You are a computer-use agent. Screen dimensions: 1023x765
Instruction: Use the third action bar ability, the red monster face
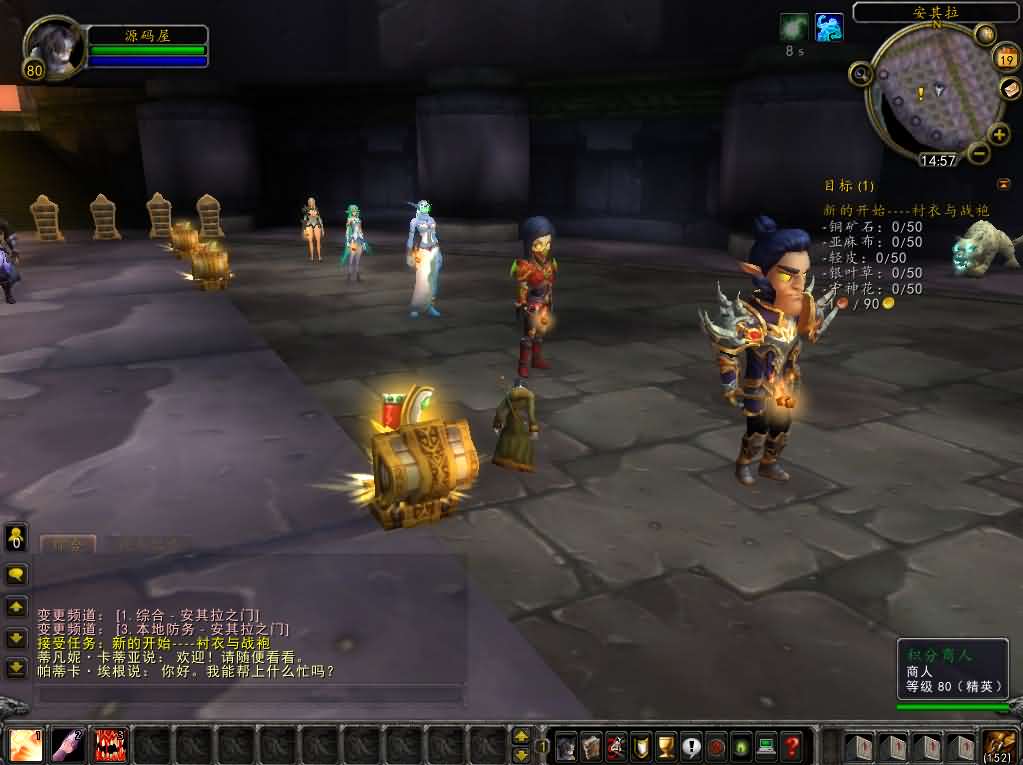110,745
